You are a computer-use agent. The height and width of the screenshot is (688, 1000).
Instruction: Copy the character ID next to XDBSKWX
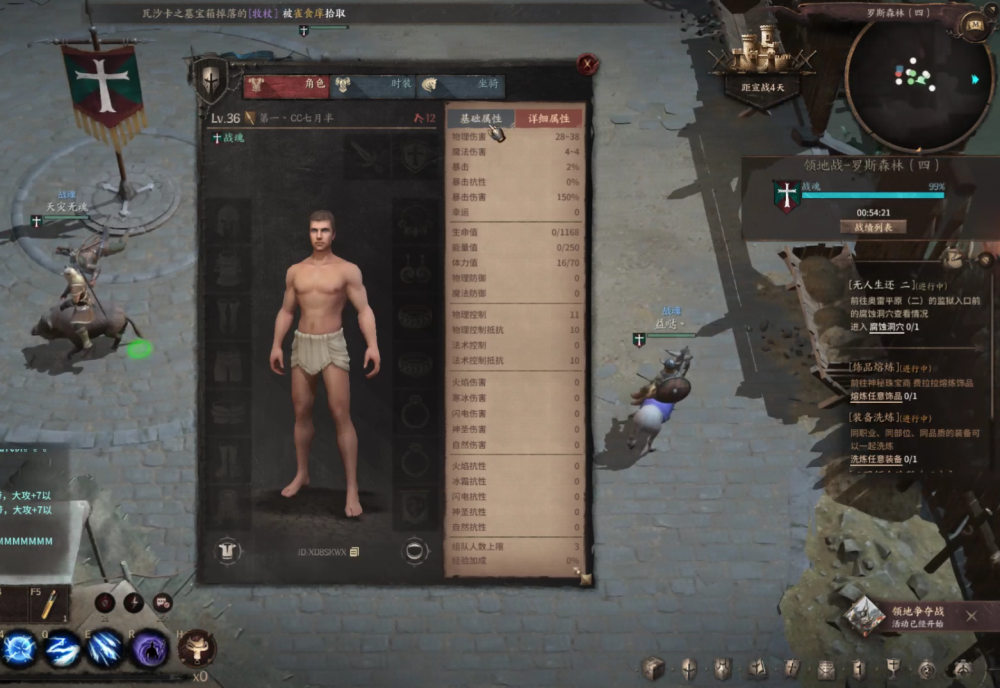[354, 552]
